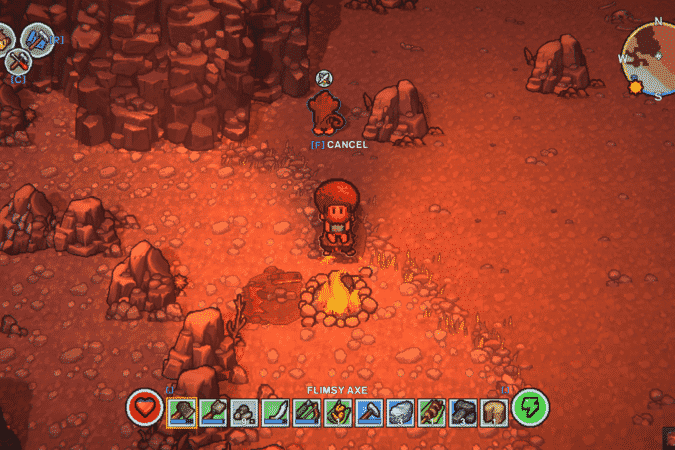Screen dimensions: 675x450
Task: Select the curved blade hotbar slot
Action: (x=276, y=409)
